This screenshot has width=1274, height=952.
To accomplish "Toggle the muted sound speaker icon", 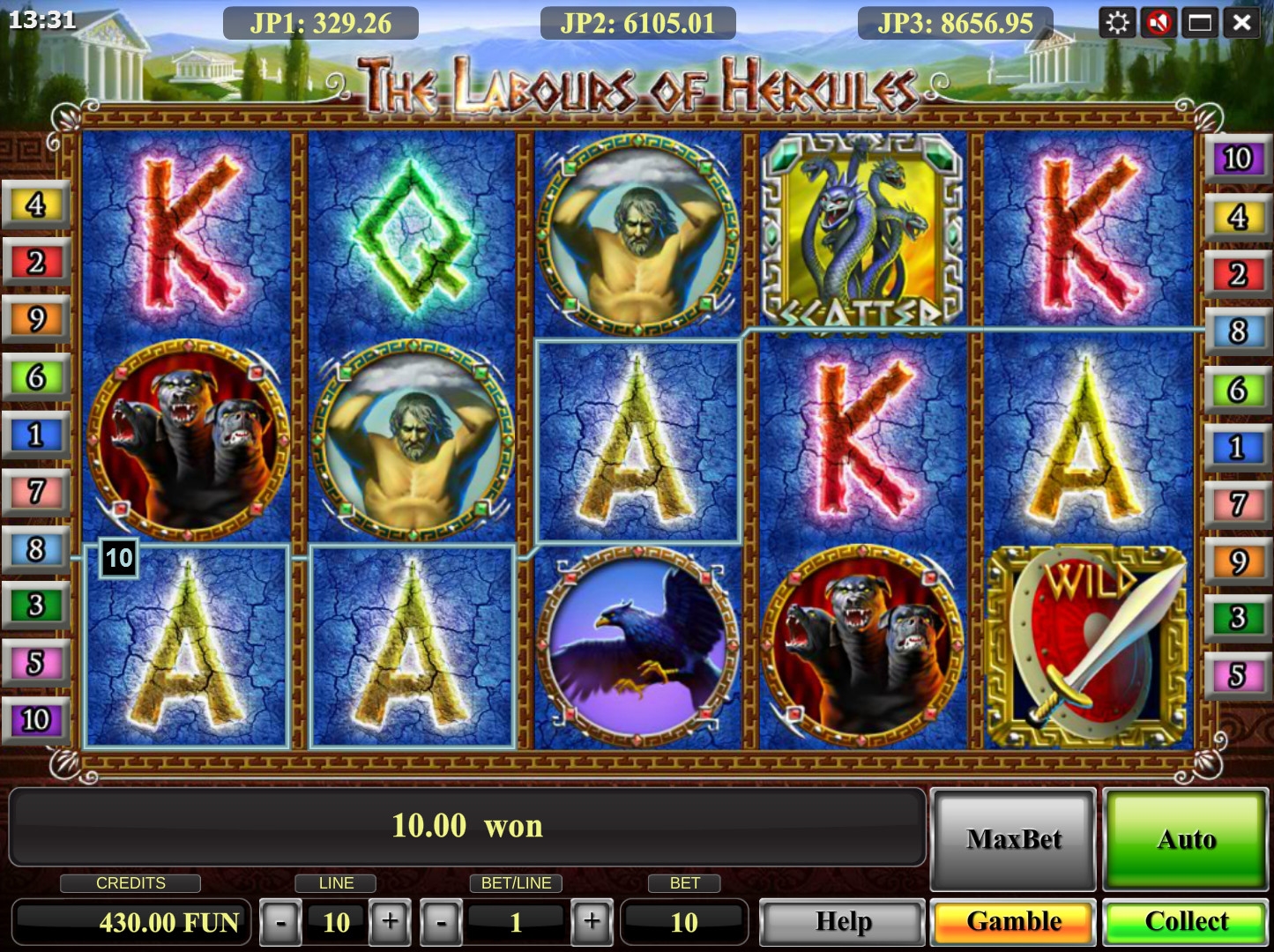I will [x=1159, y=22].
